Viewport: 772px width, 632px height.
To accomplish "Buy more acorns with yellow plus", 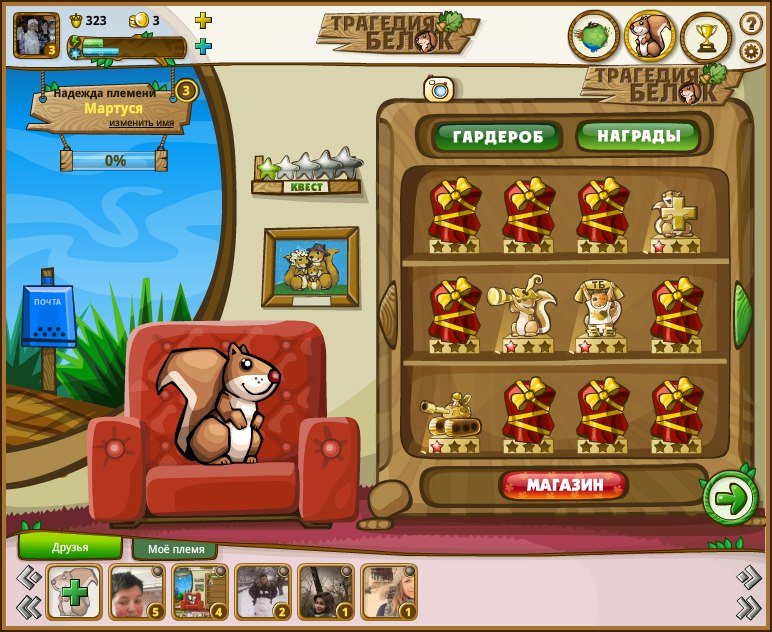I will click(203, 20).
